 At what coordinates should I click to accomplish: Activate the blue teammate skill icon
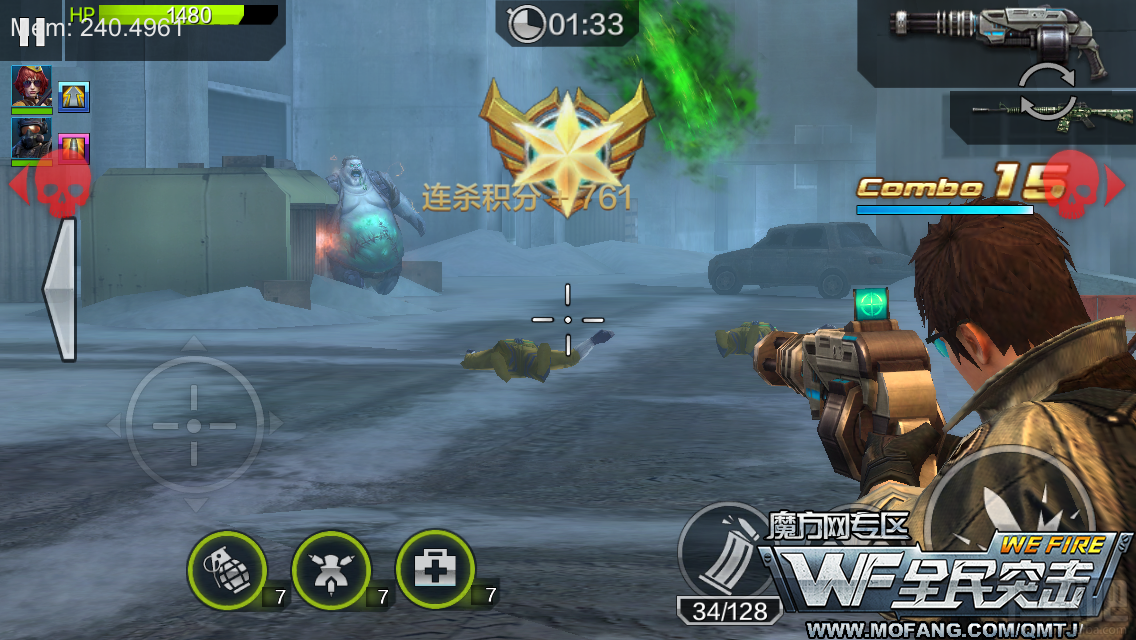pyautogui.click(x=74, y=97)
